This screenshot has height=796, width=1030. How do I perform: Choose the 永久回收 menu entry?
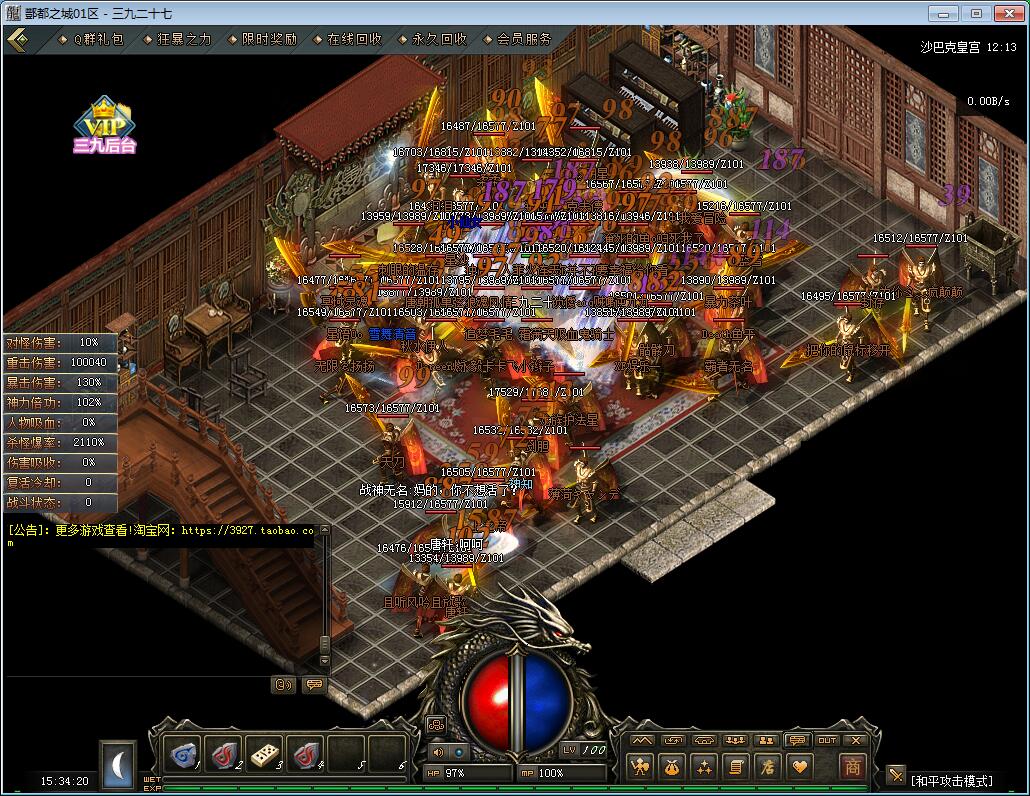pyautogui.click(x=439, y=39)
